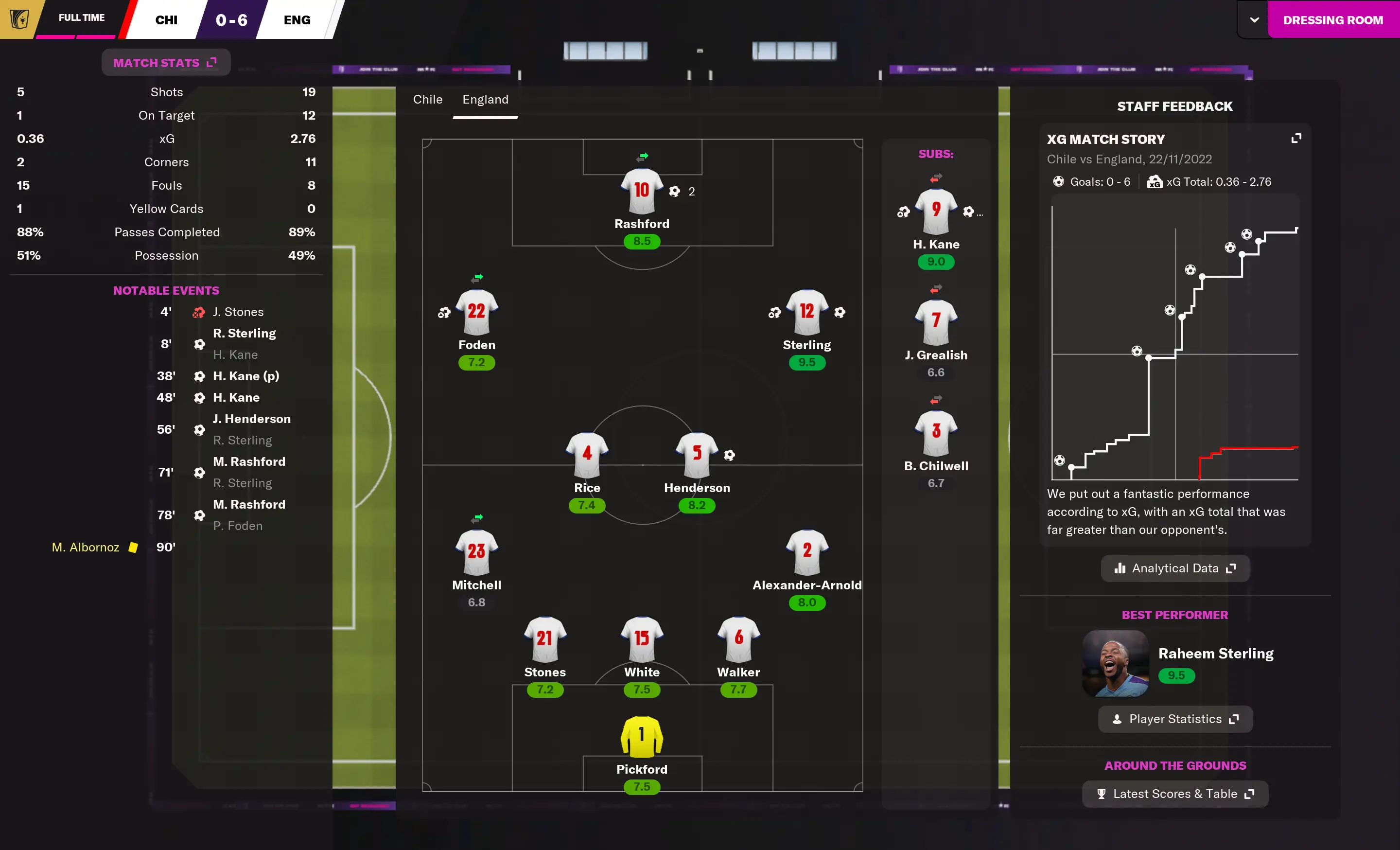This screenshot has height=850, width=1400.
Task: Click H. Kane's 9.0 rating badge
Action: tap(935, 262)
